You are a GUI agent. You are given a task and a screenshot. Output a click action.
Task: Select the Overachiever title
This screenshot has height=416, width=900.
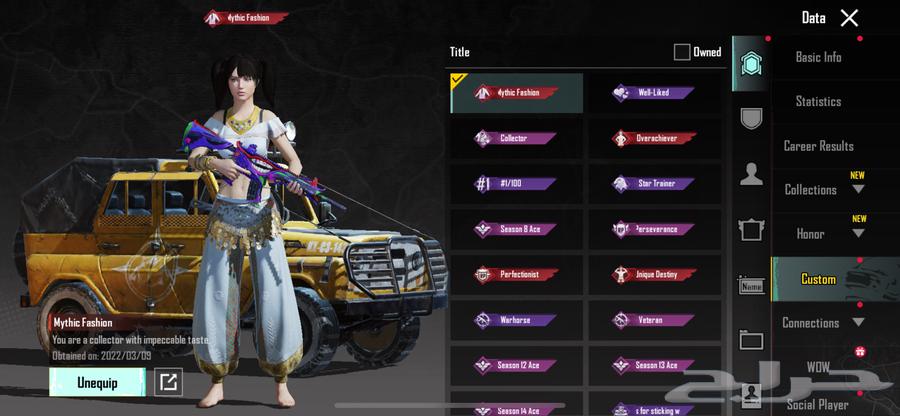[x=654, y=138]
